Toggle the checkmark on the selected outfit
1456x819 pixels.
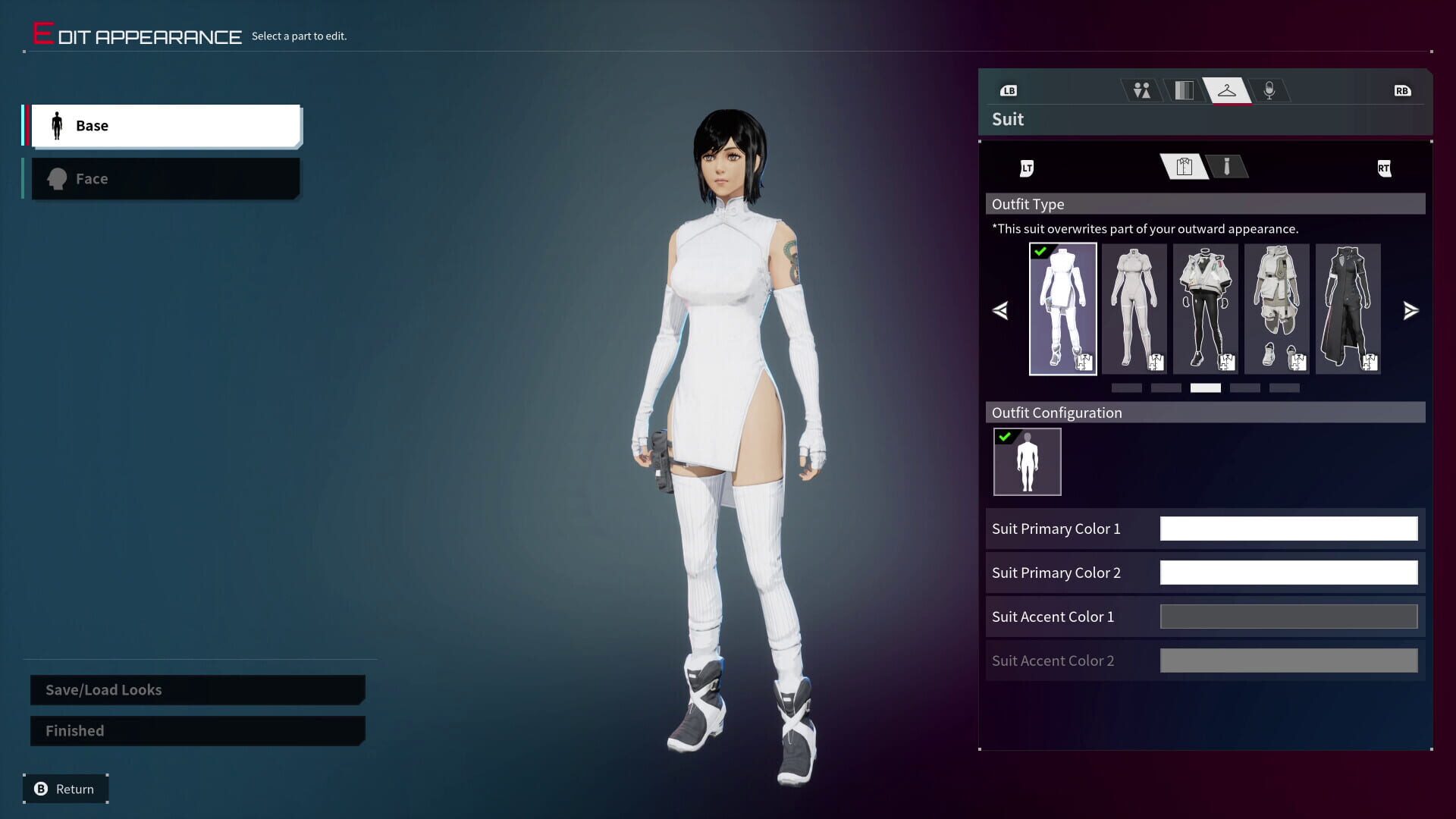(x=1040, y=251)
